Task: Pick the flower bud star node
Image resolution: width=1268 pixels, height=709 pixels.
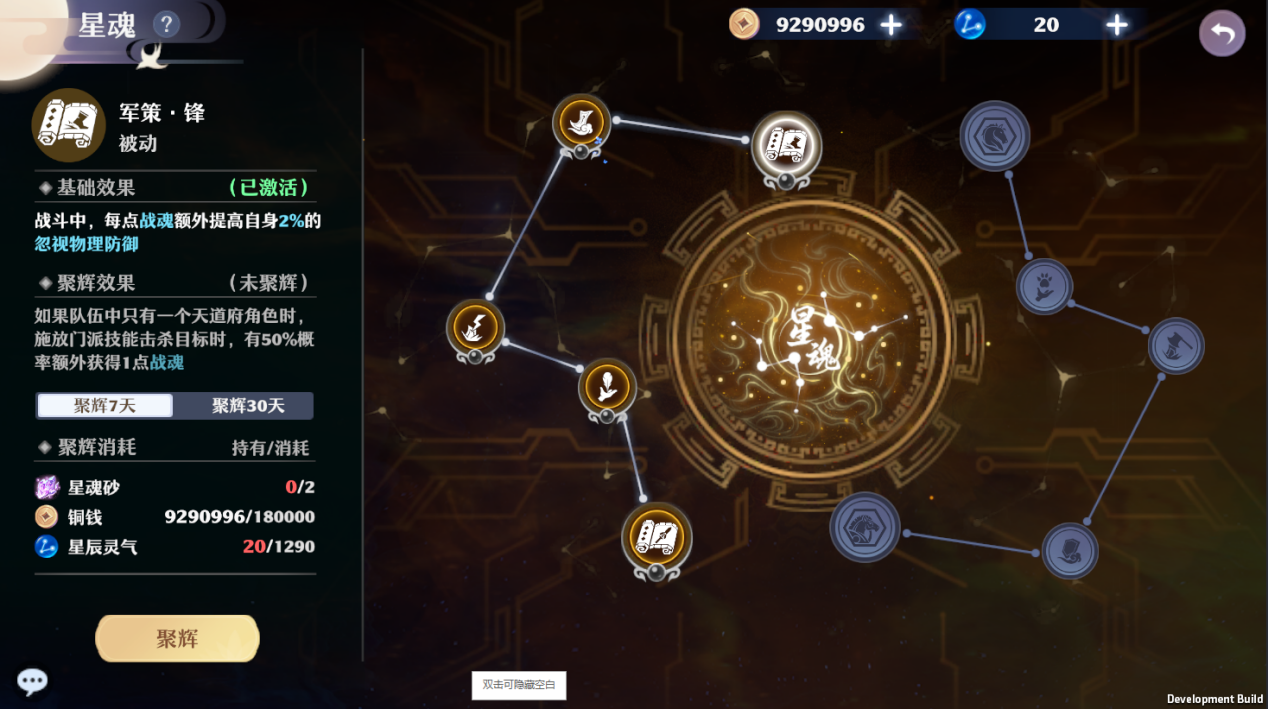Action: (607, 386)
